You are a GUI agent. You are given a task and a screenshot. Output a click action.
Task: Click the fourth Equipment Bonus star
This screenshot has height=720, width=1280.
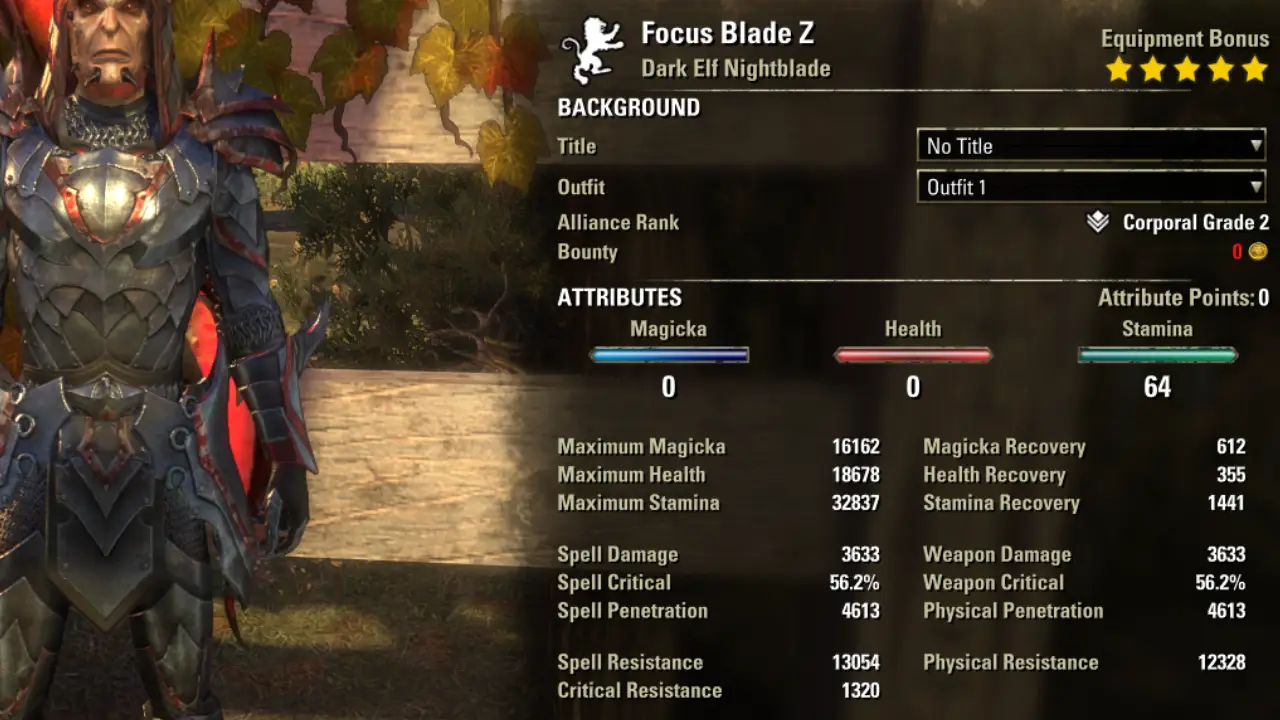pyautogui.click(x=1219, y=69)
